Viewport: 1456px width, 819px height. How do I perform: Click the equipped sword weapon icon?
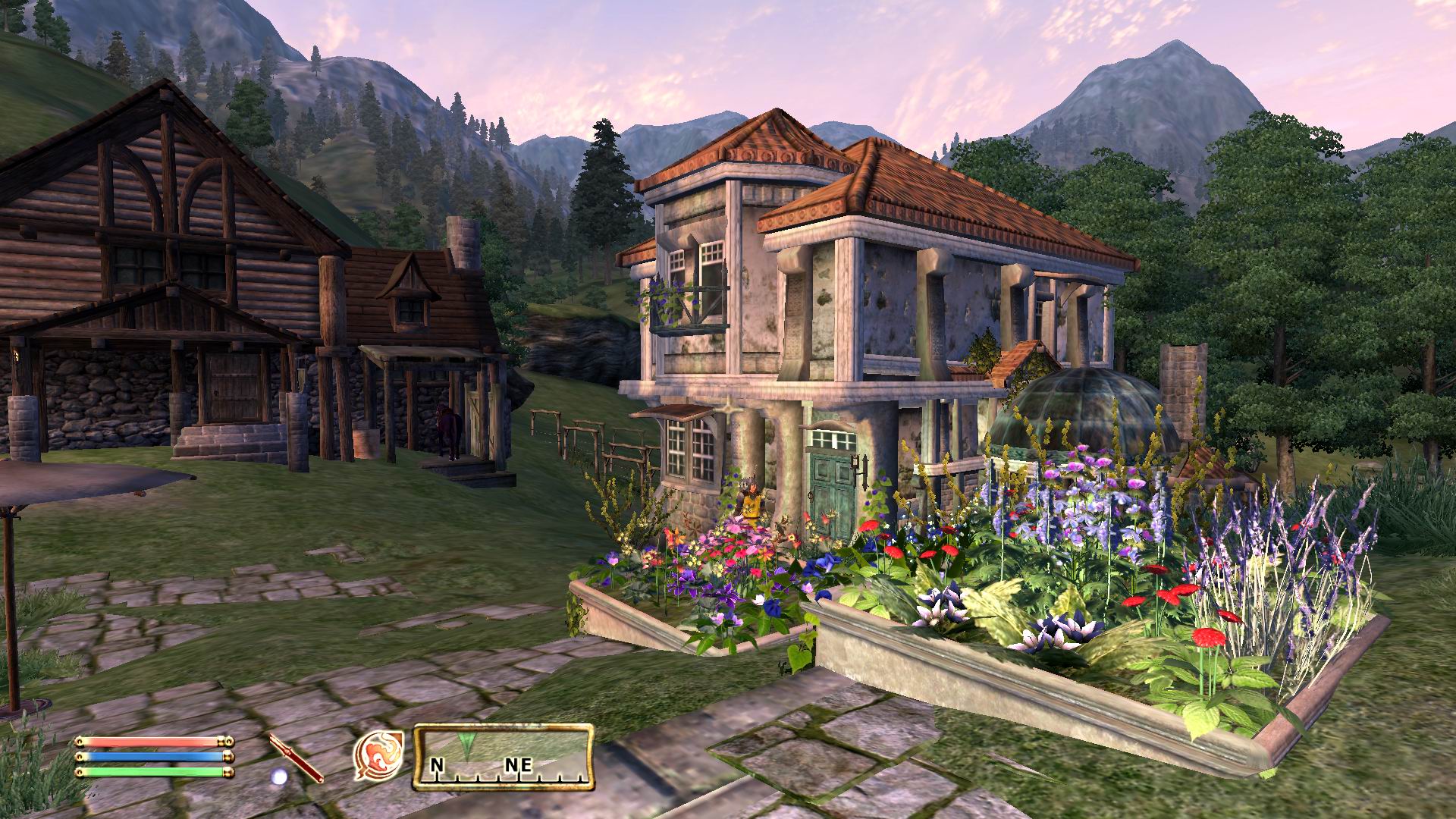(x=296, y=758)
